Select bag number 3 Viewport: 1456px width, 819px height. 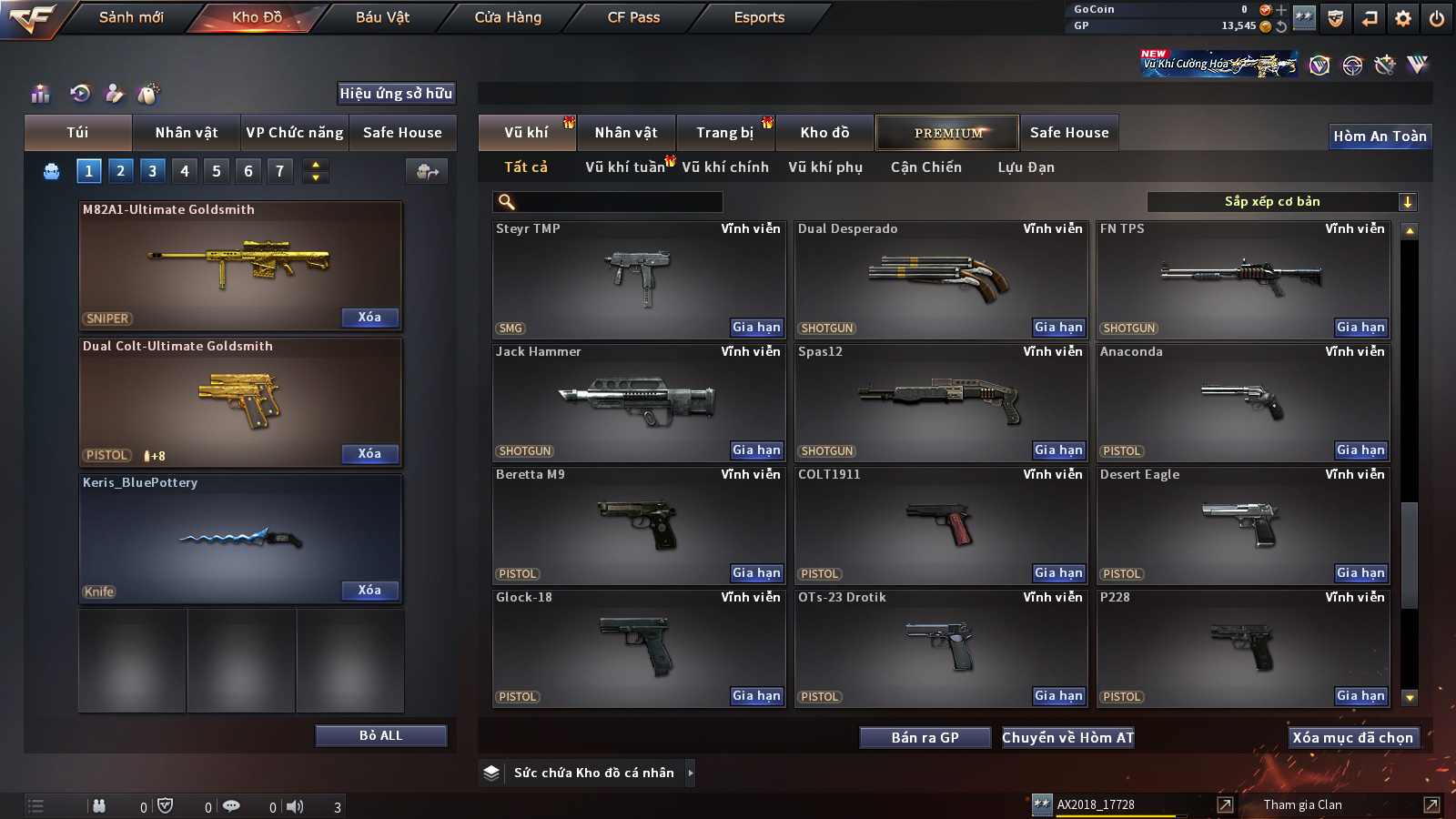(x=152, y=171)
